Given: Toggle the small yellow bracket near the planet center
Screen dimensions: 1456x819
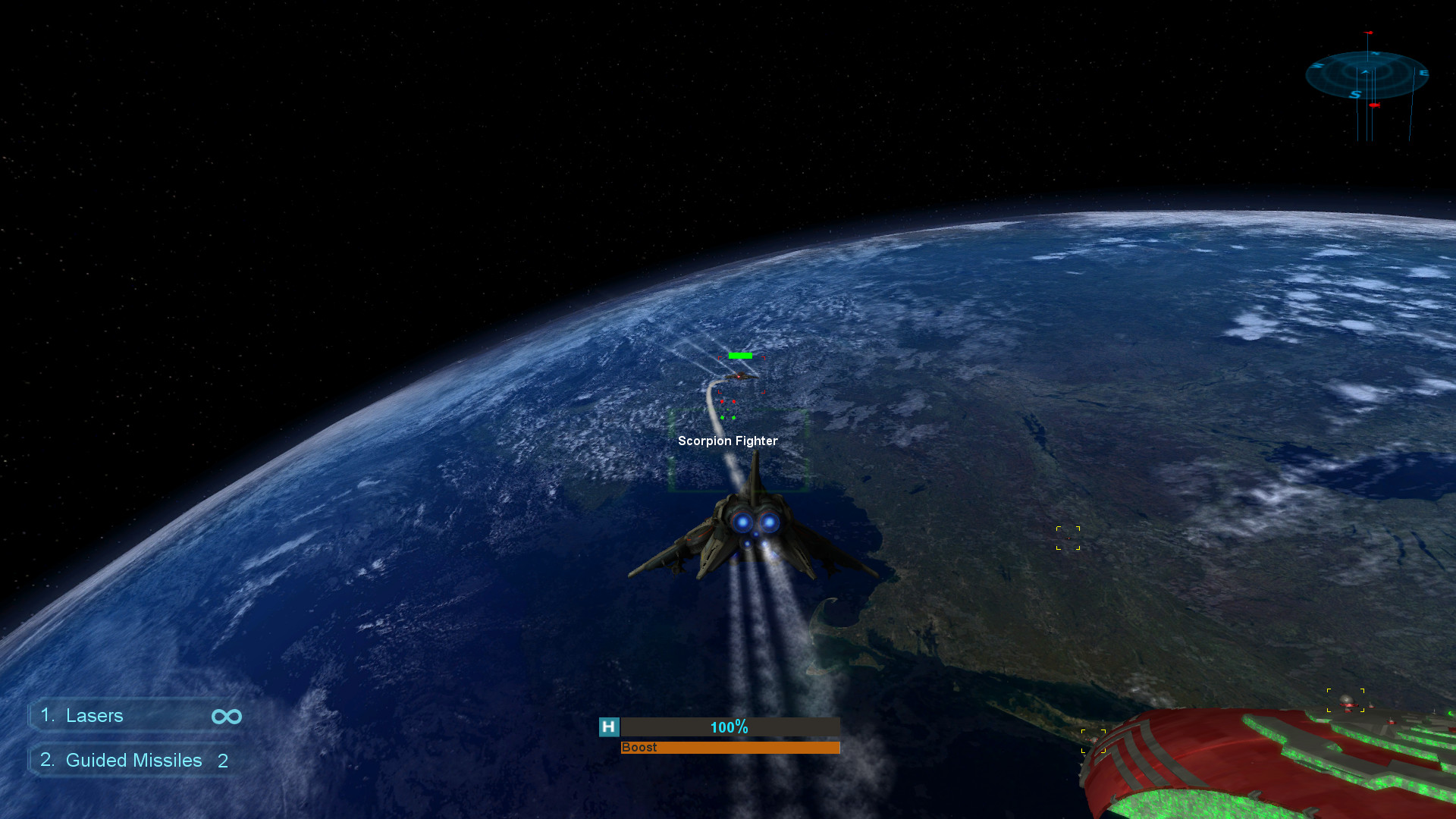Looking at the screenshot, I should coord(1069,536).
